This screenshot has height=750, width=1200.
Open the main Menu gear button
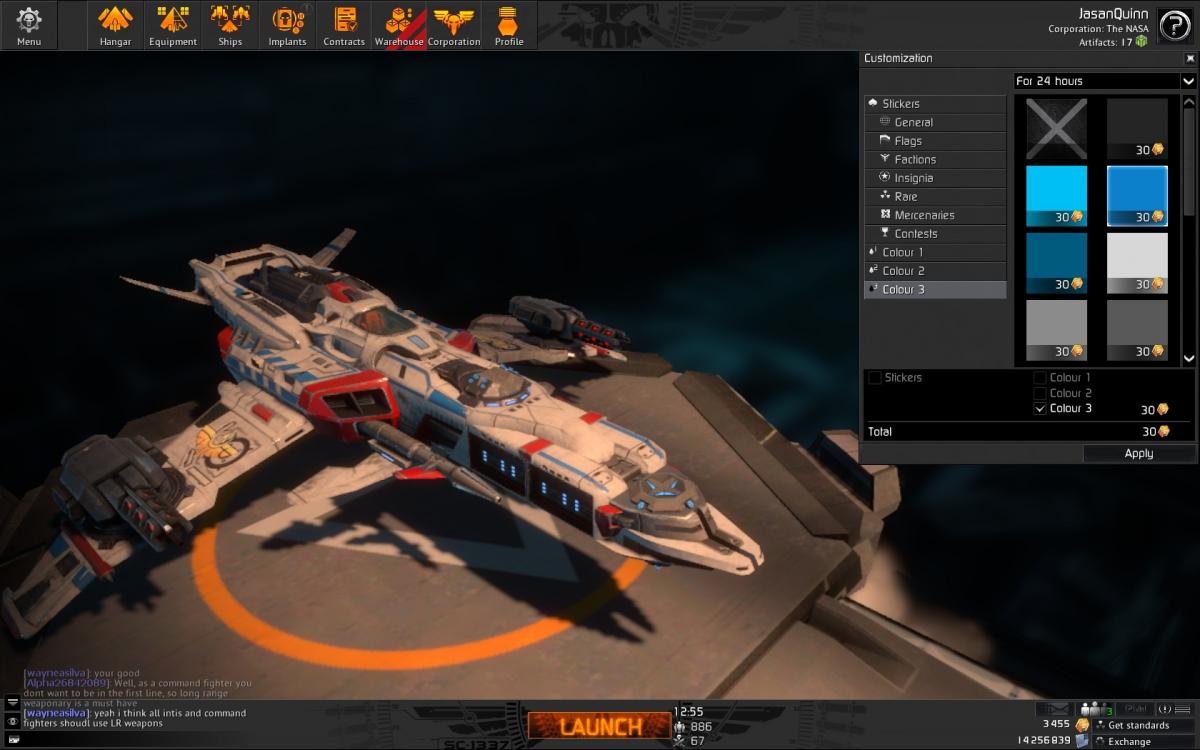pyautogui.click(x=29, y=25)
